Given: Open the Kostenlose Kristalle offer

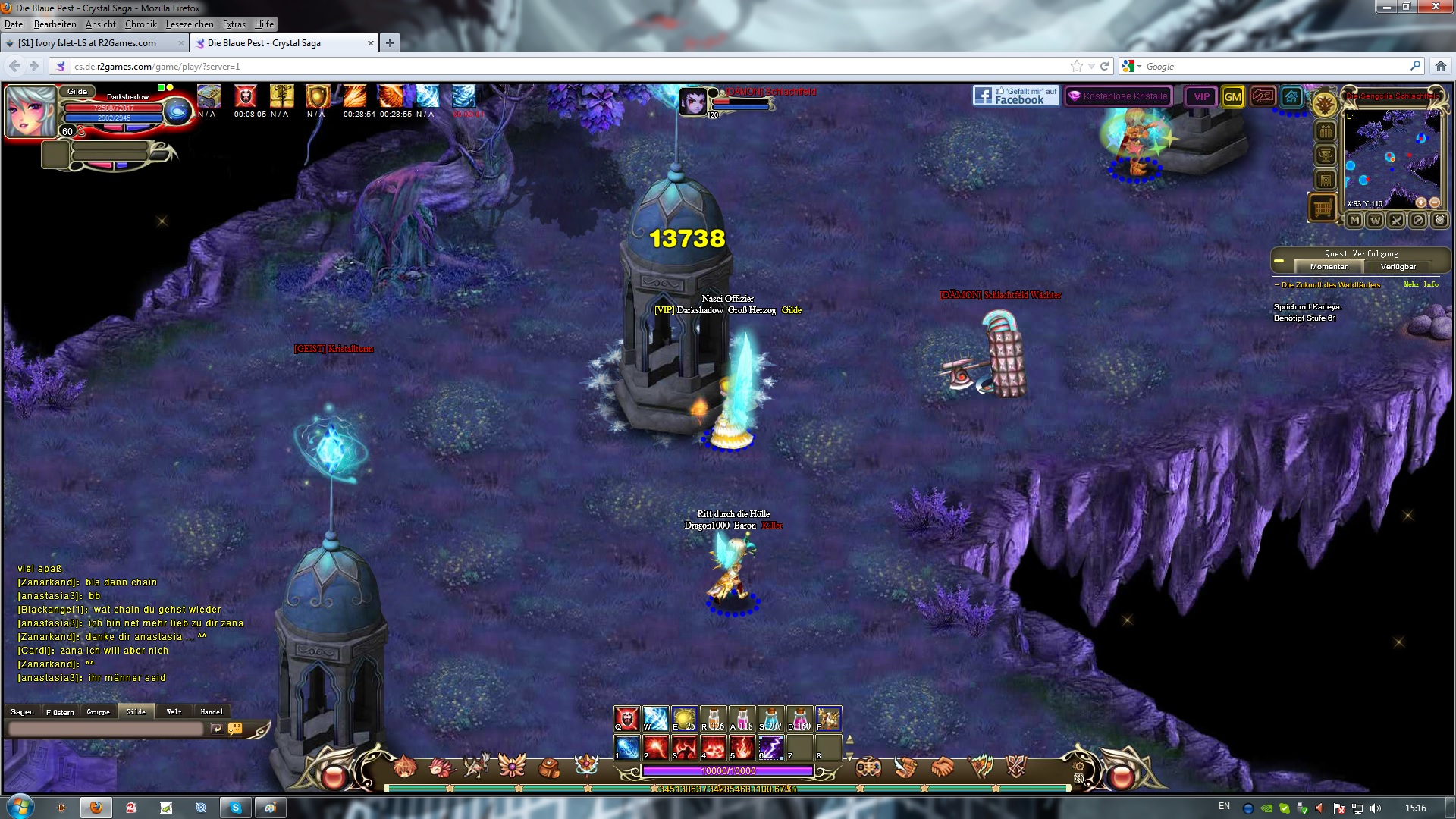Looking at the screenshot, I should coord(1119,96).
